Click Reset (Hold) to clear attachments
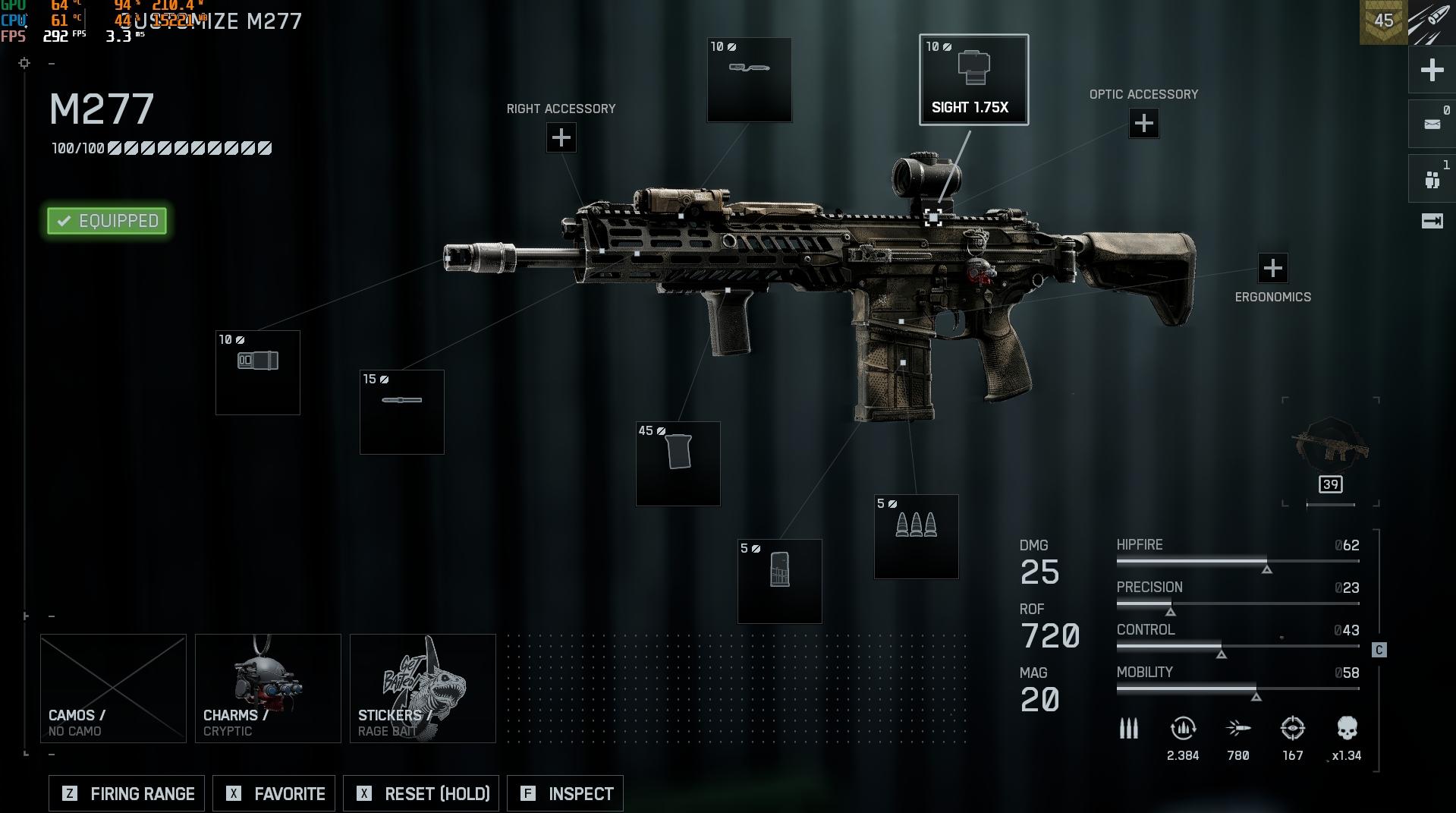 (x=421, y=794)
